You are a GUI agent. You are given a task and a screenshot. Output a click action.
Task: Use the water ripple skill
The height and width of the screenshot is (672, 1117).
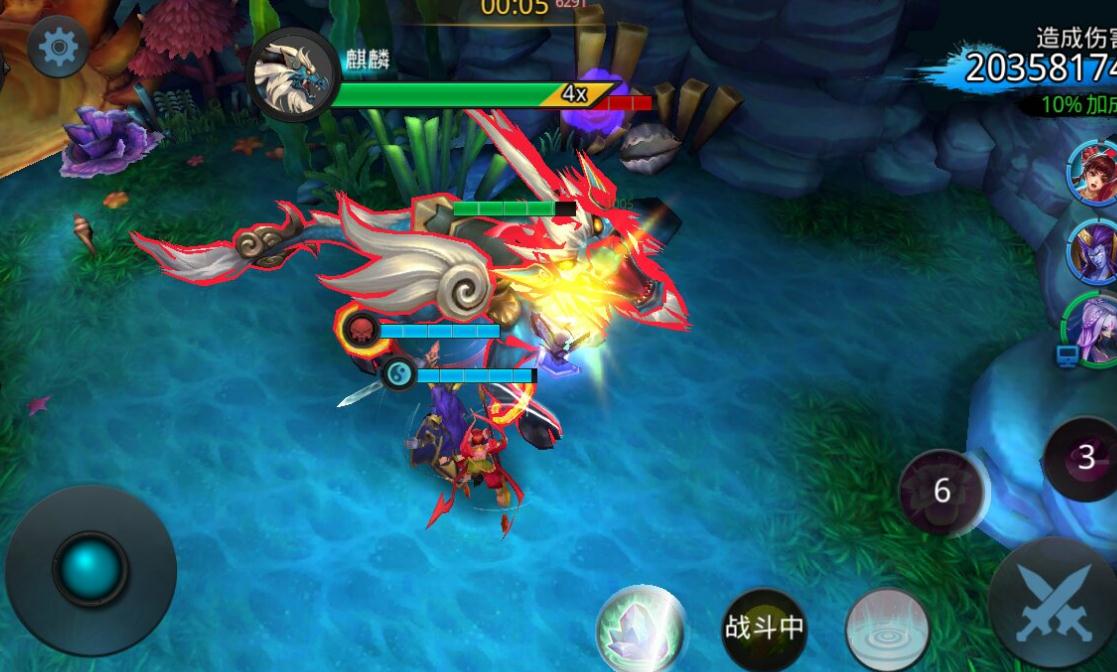887,628
